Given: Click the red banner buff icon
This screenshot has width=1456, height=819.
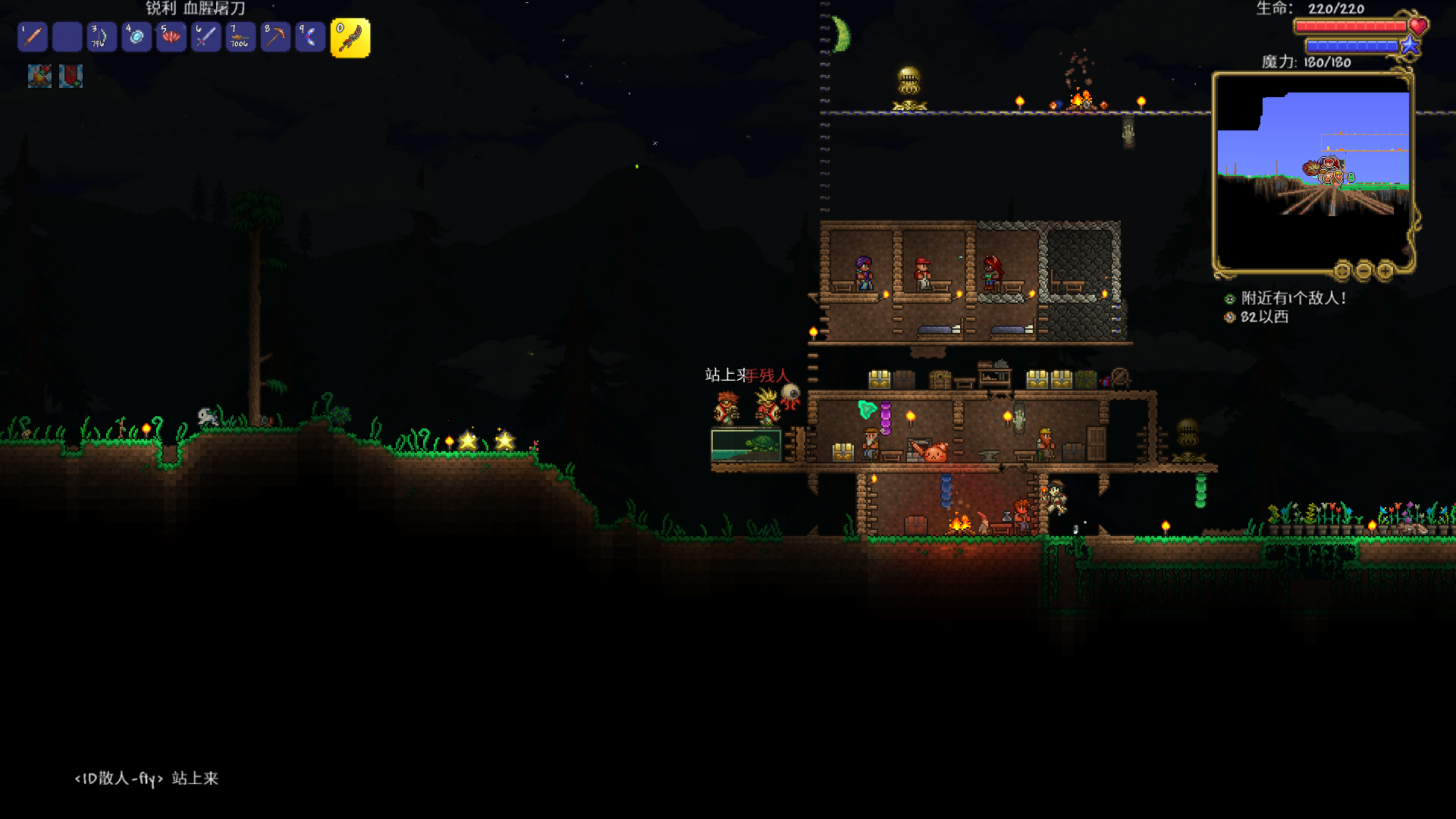Looking at the screenshot, I should click(71, 76).
